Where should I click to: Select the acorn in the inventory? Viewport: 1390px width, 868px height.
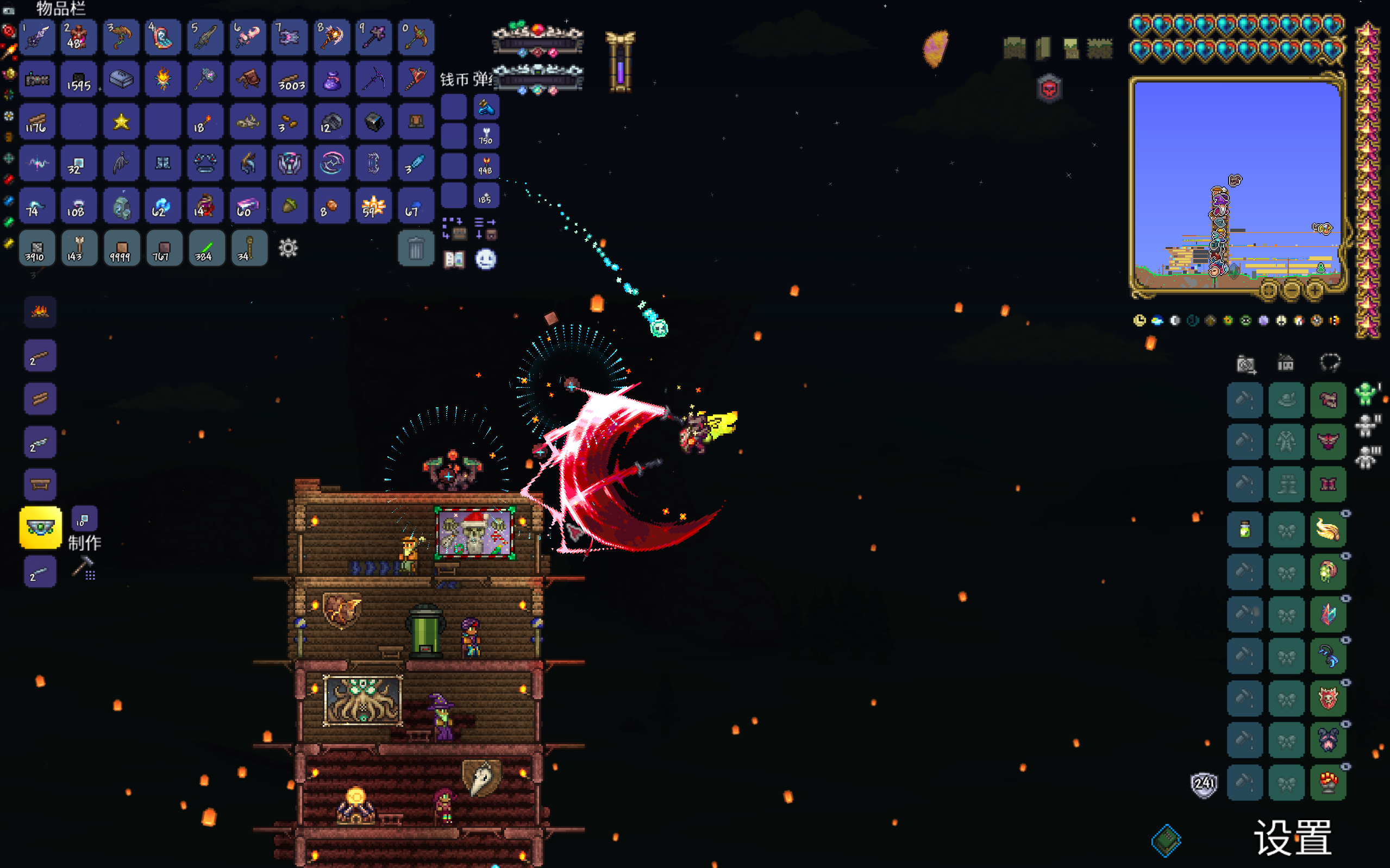(289, 206)
